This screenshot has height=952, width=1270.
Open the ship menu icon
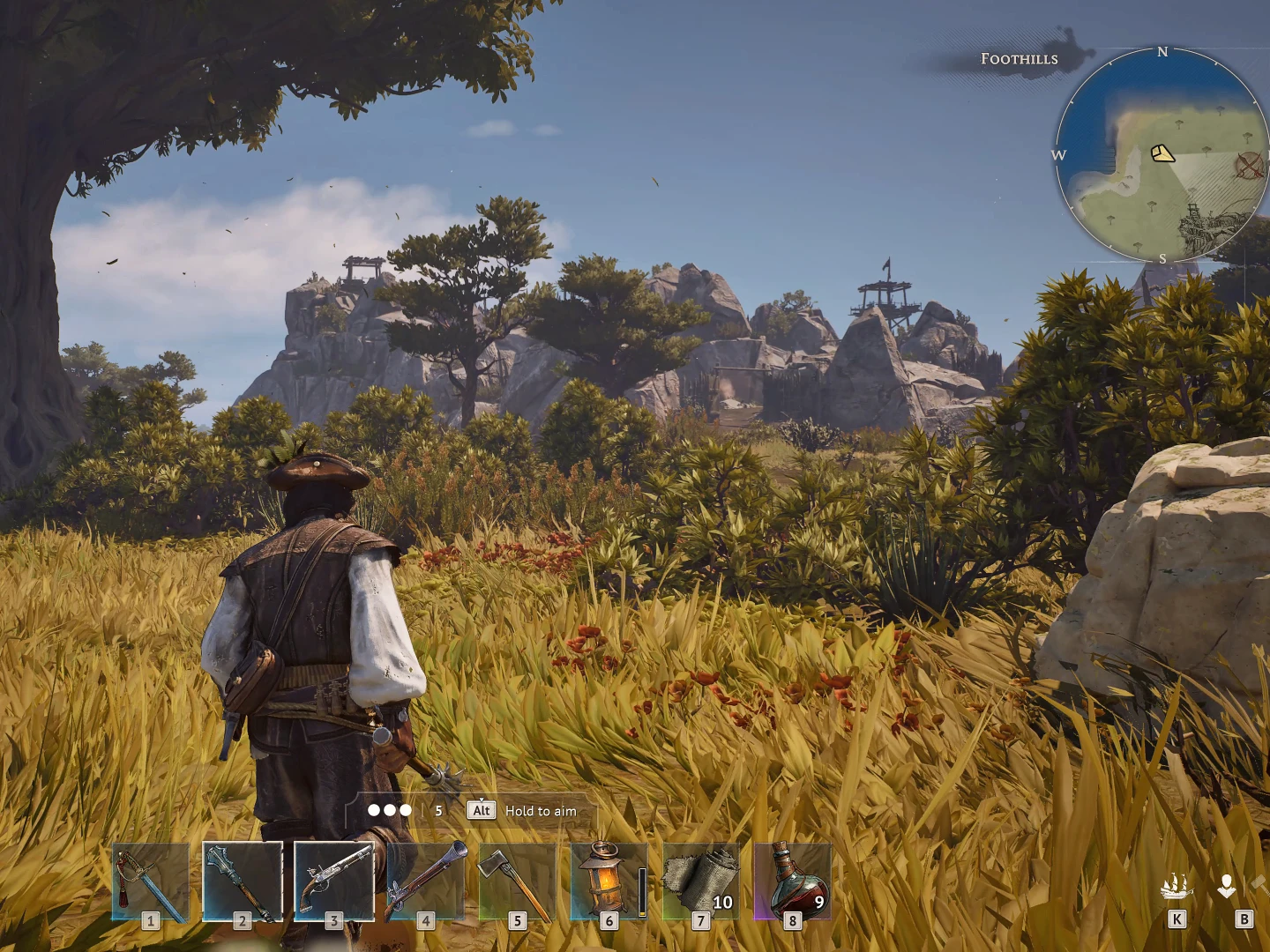click(1177, 886)
